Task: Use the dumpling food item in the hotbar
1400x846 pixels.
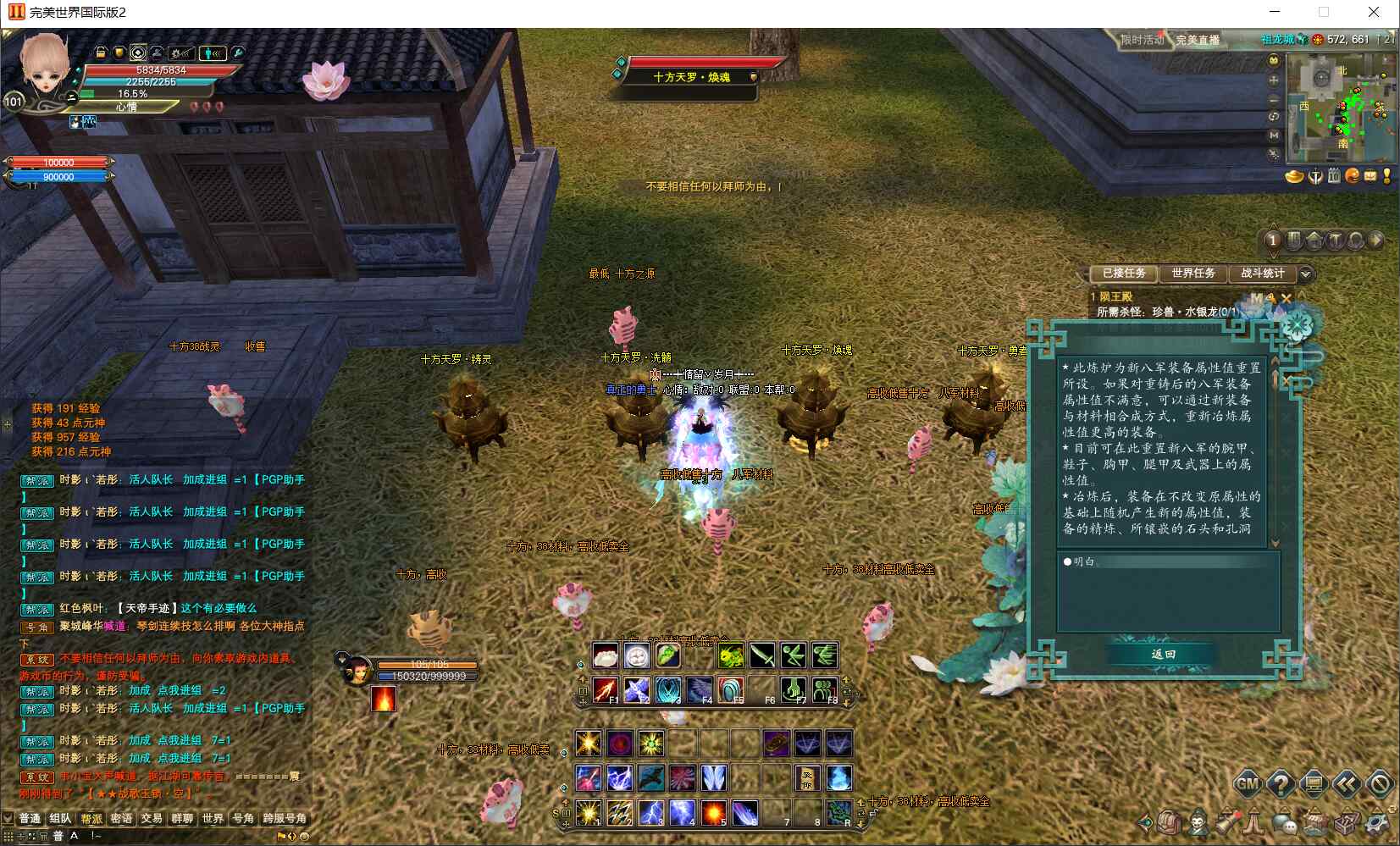Action: (605, 655)
